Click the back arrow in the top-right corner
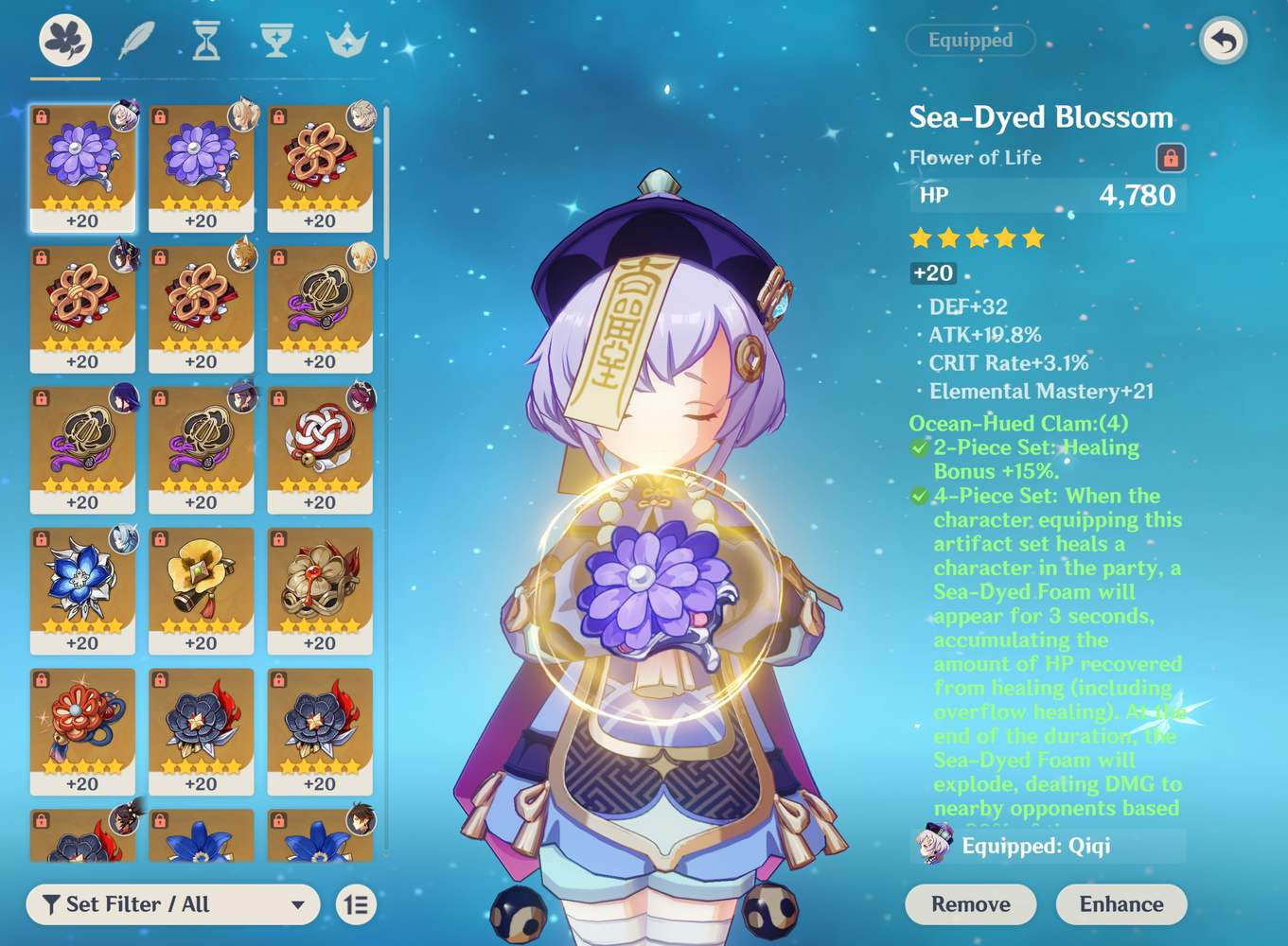Viewport: 1288px width, 946px height. tap(1223, 42)
